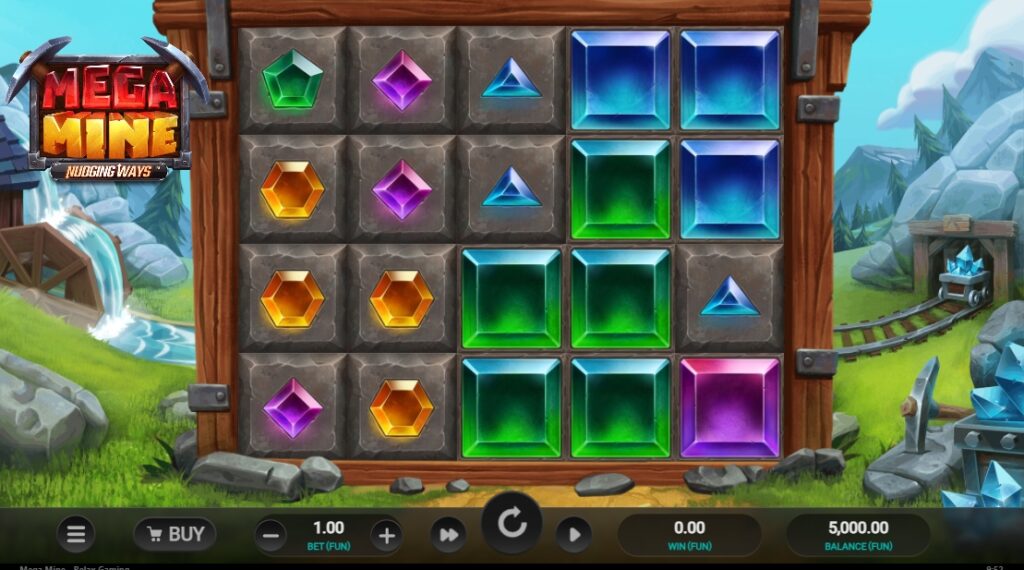
Task: Decrease the bet with the minus button
Action: tap(270, 535)
